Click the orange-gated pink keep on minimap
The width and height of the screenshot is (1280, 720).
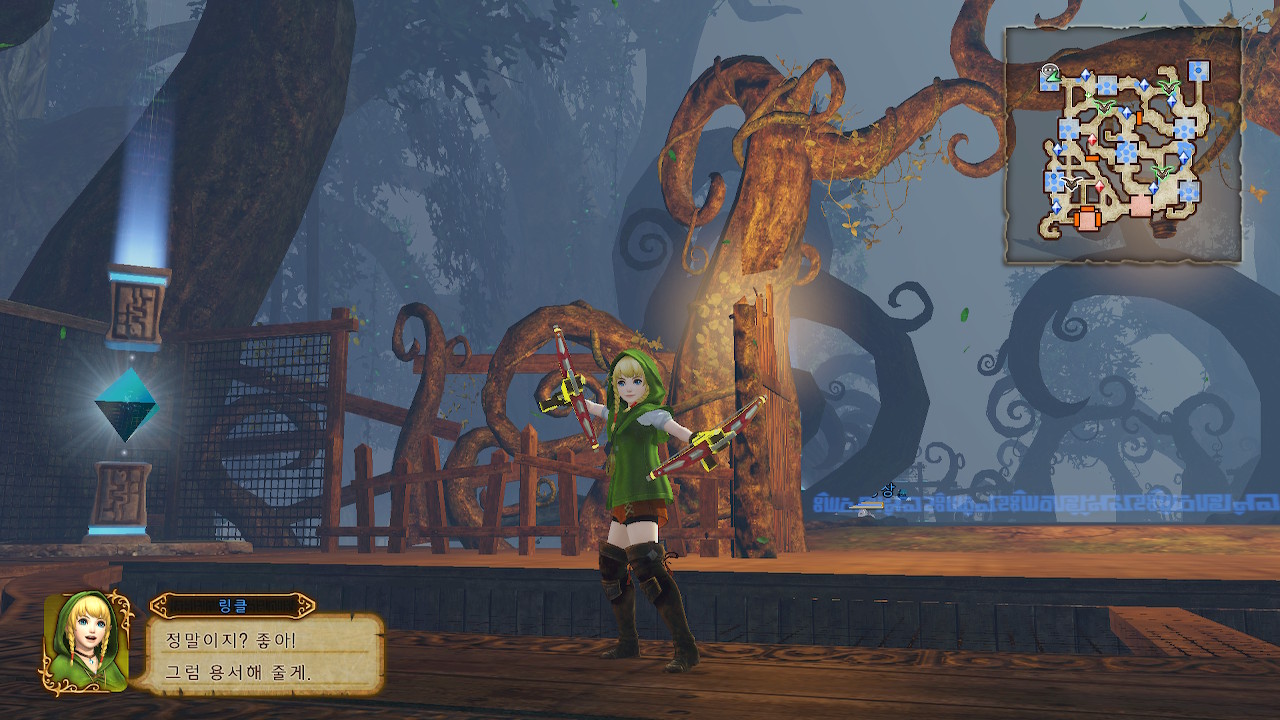click(x=1087, y=217)
